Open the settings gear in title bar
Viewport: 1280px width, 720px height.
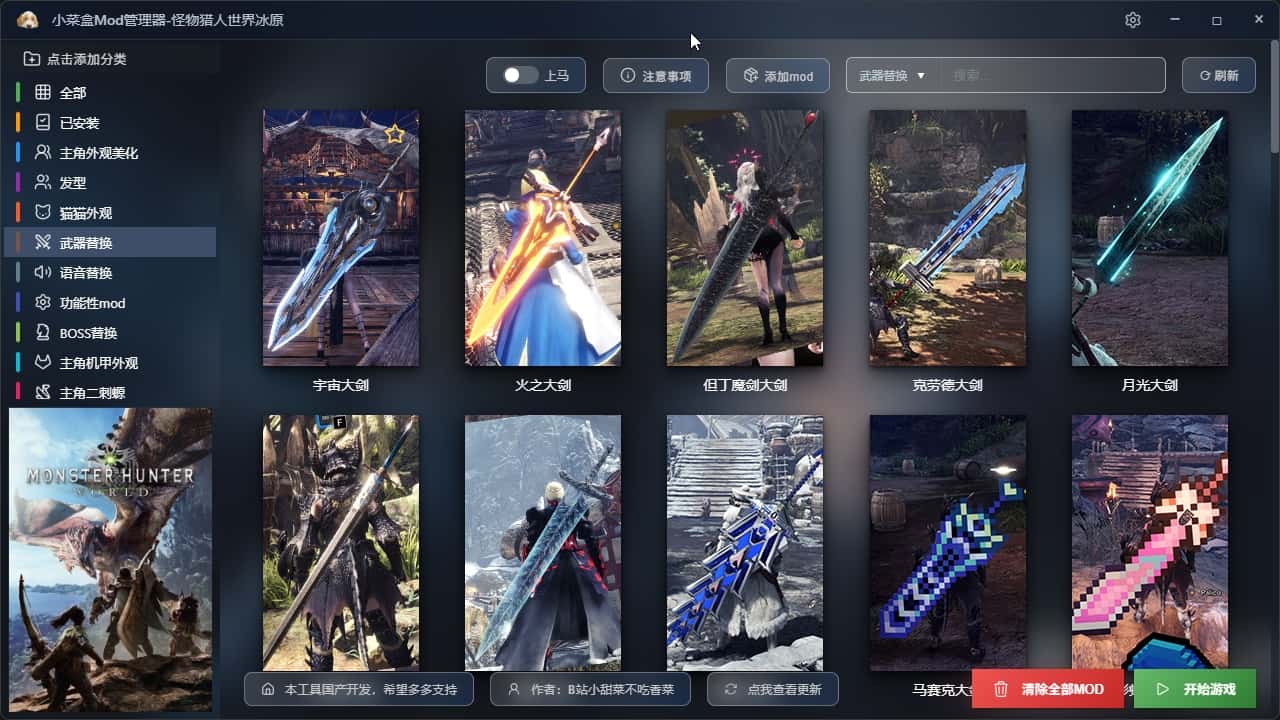pos(1133,20)
